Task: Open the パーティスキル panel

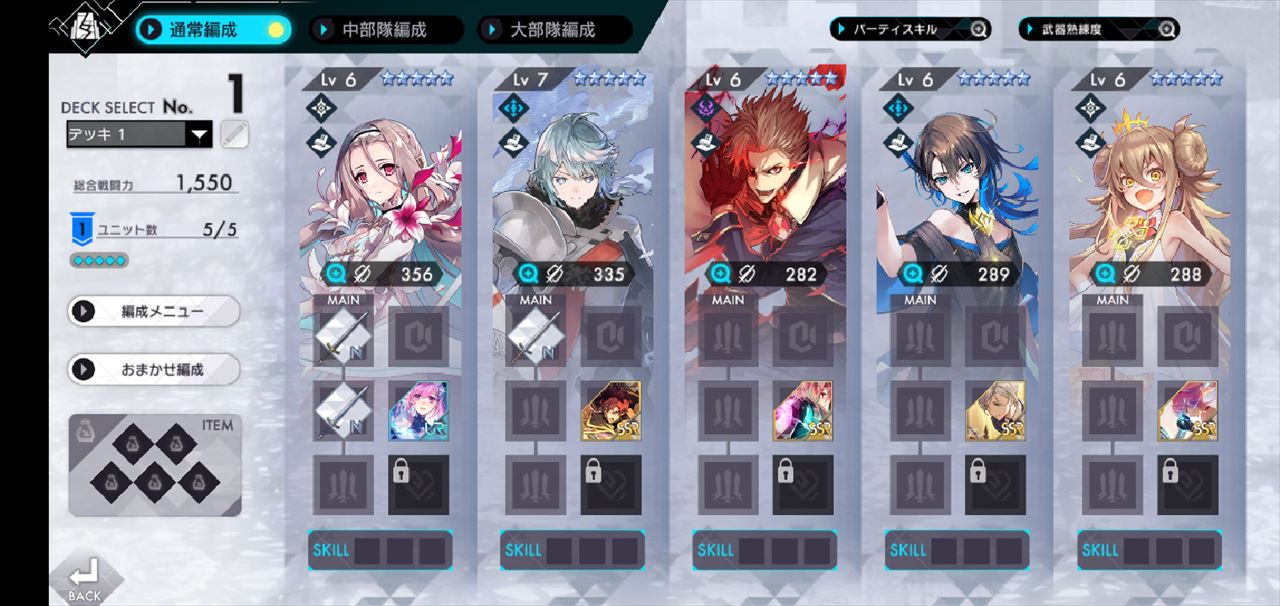Action: (x=909, y=29)
